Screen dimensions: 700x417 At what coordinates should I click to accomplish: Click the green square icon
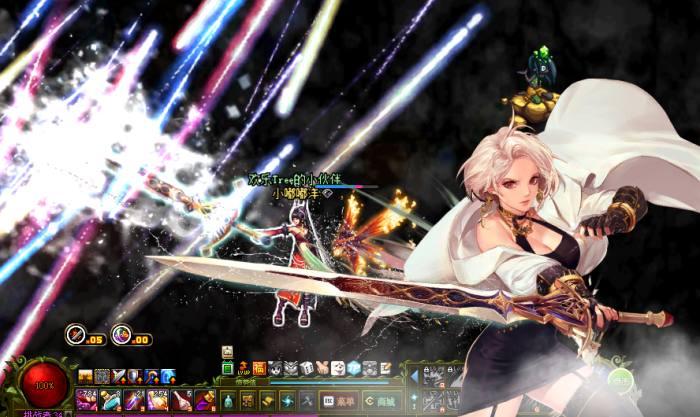(x=227, y=369)
